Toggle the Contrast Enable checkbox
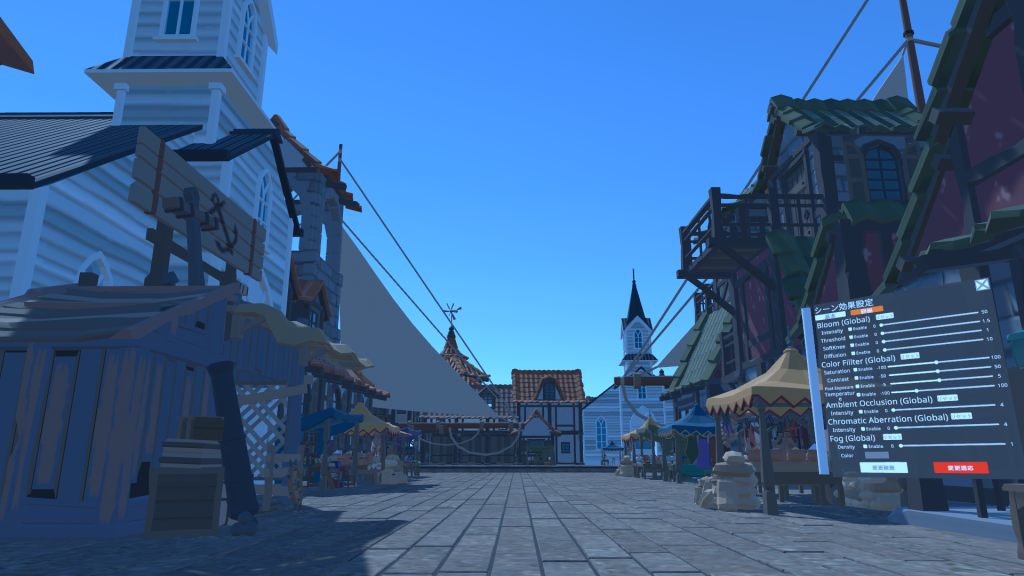 click(858, 380)
